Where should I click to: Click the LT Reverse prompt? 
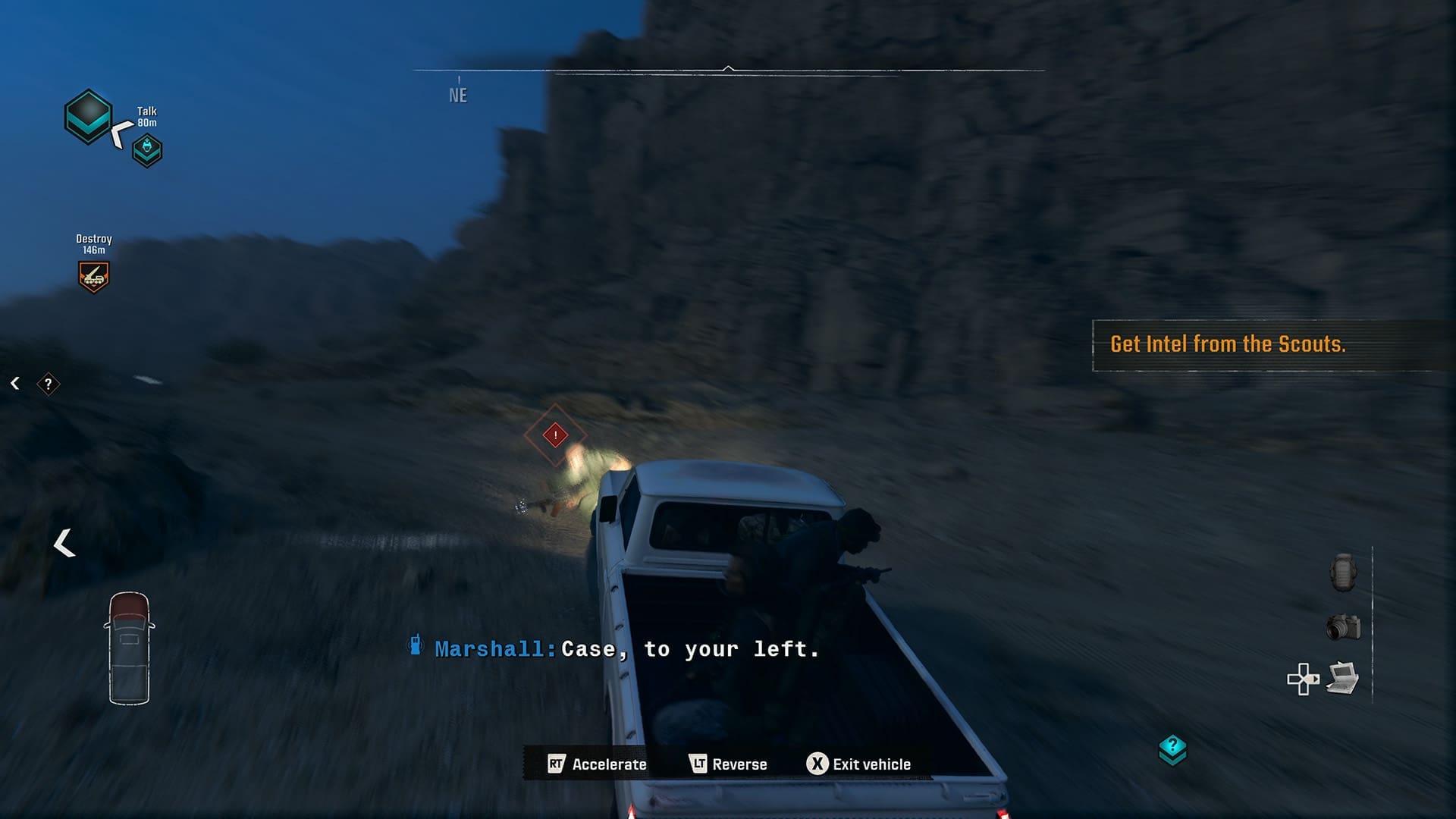(730, 764)
